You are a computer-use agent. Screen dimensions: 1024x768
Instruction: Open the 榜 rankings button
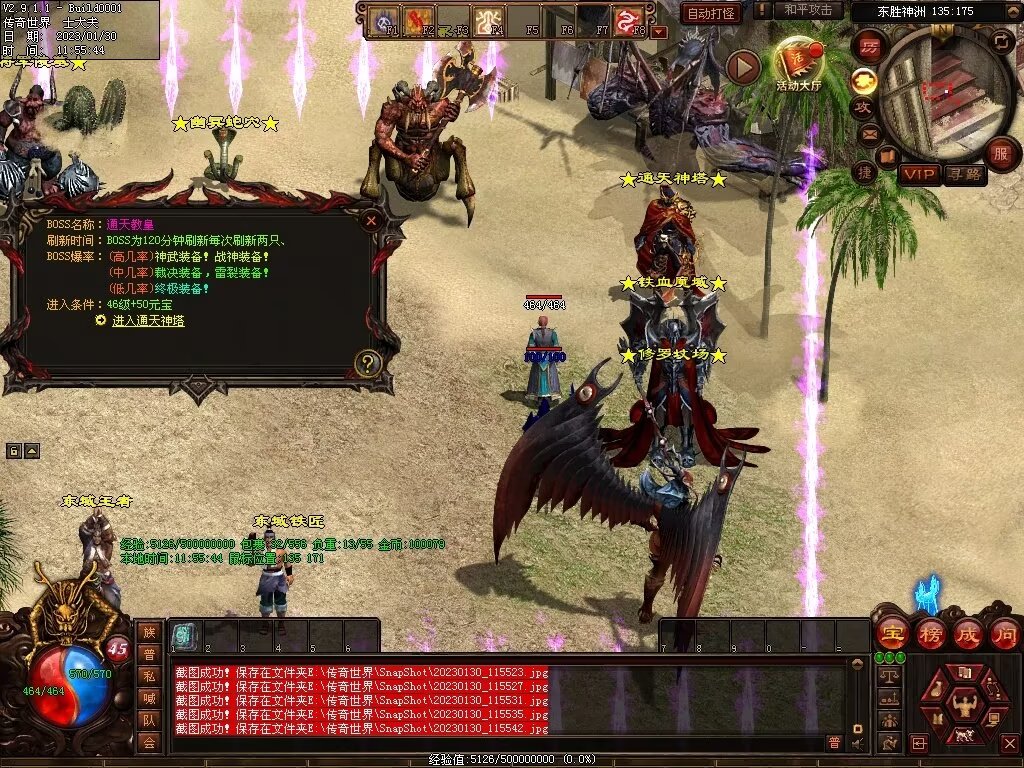point(930,633)
